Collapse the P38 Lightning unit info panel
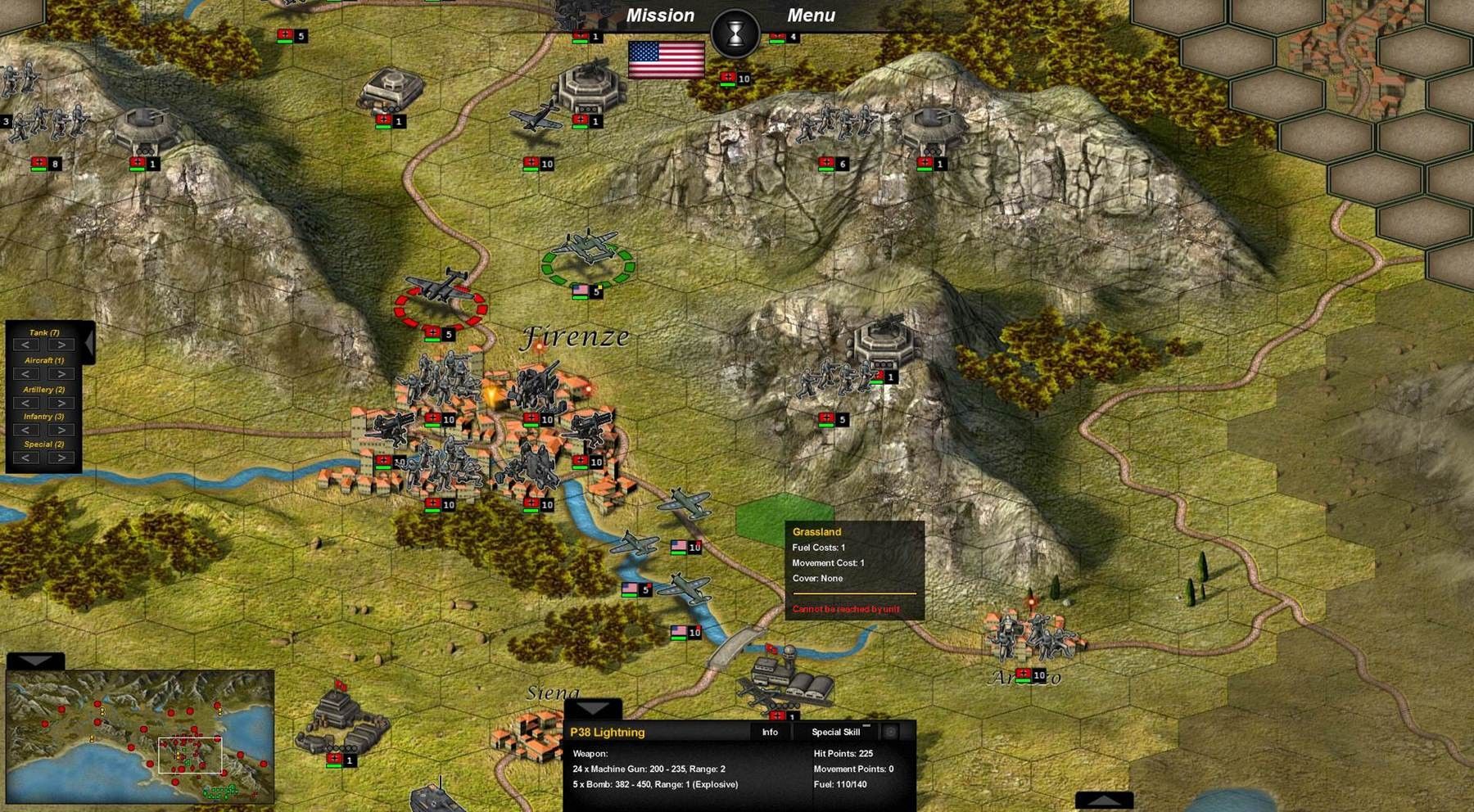1474x812 pixels. pos(593,708)
